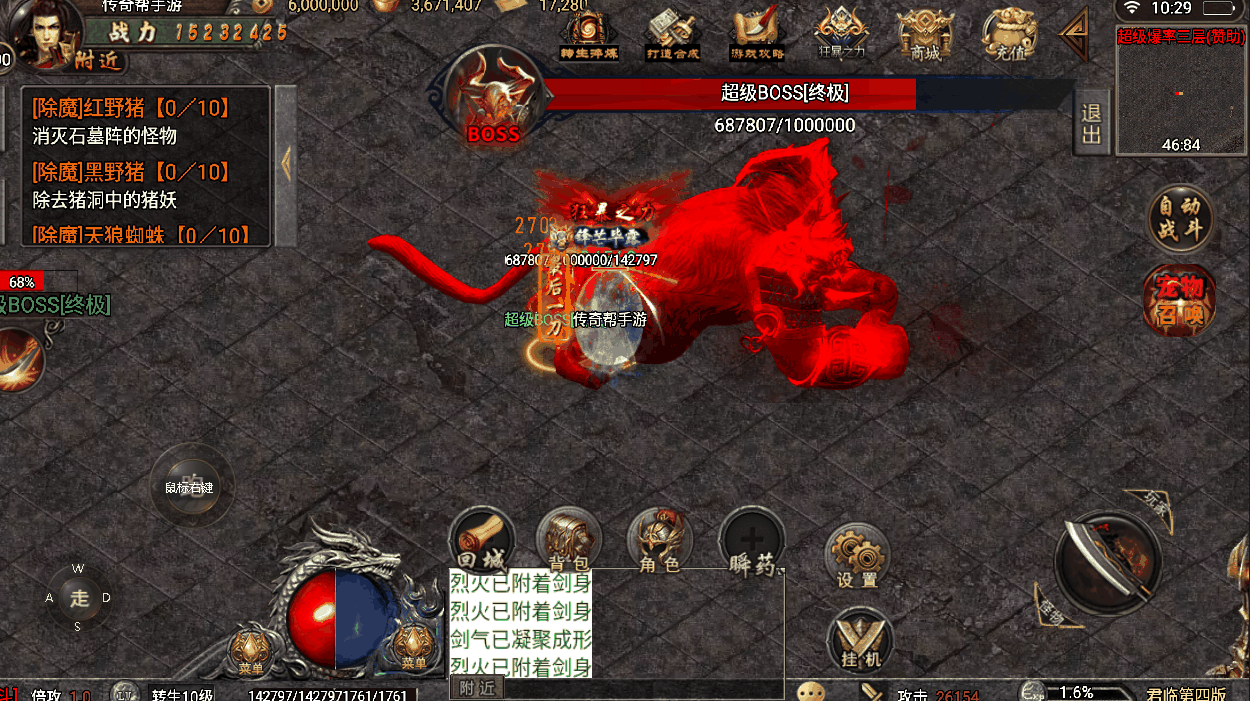The image size is (1250, 701).
Task: Open the 狂暴之力 berserk power icon
Action: click(x=841, y=35)
